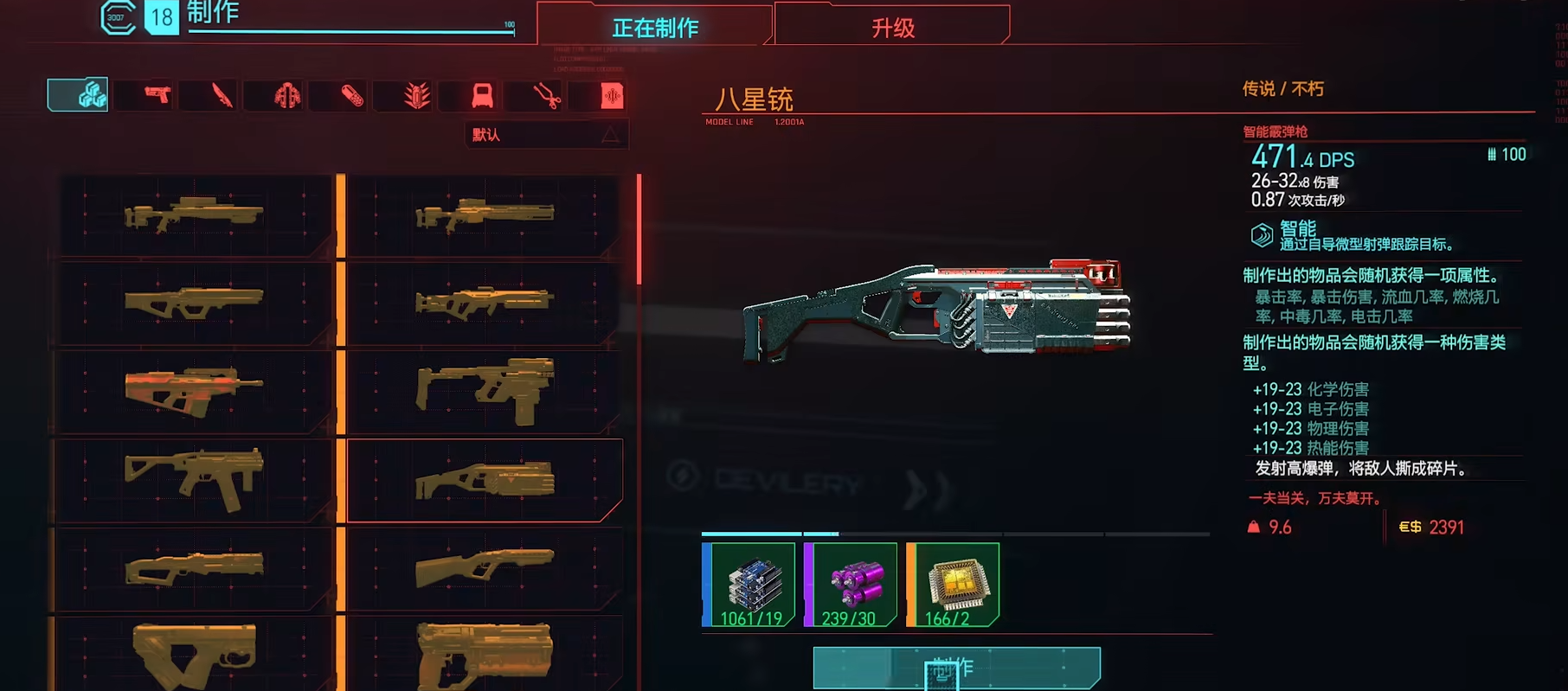
Task: Choose the chip card category filter
Action: coord(611,95)
